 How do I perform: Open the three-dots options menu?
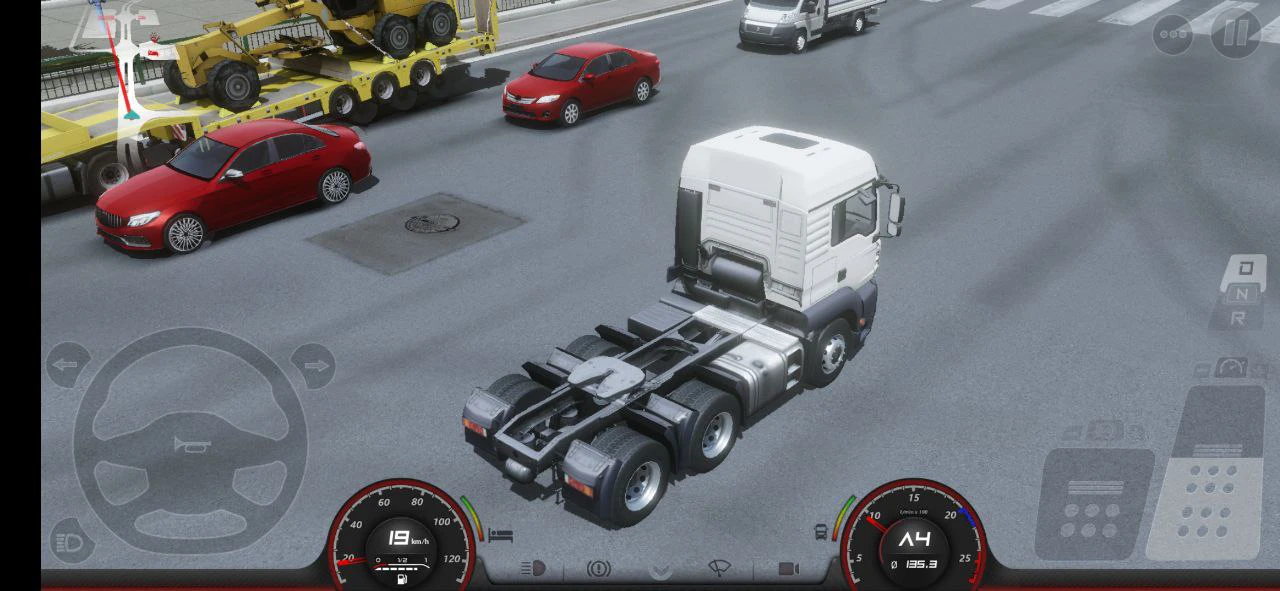(x=1173, y=35)
